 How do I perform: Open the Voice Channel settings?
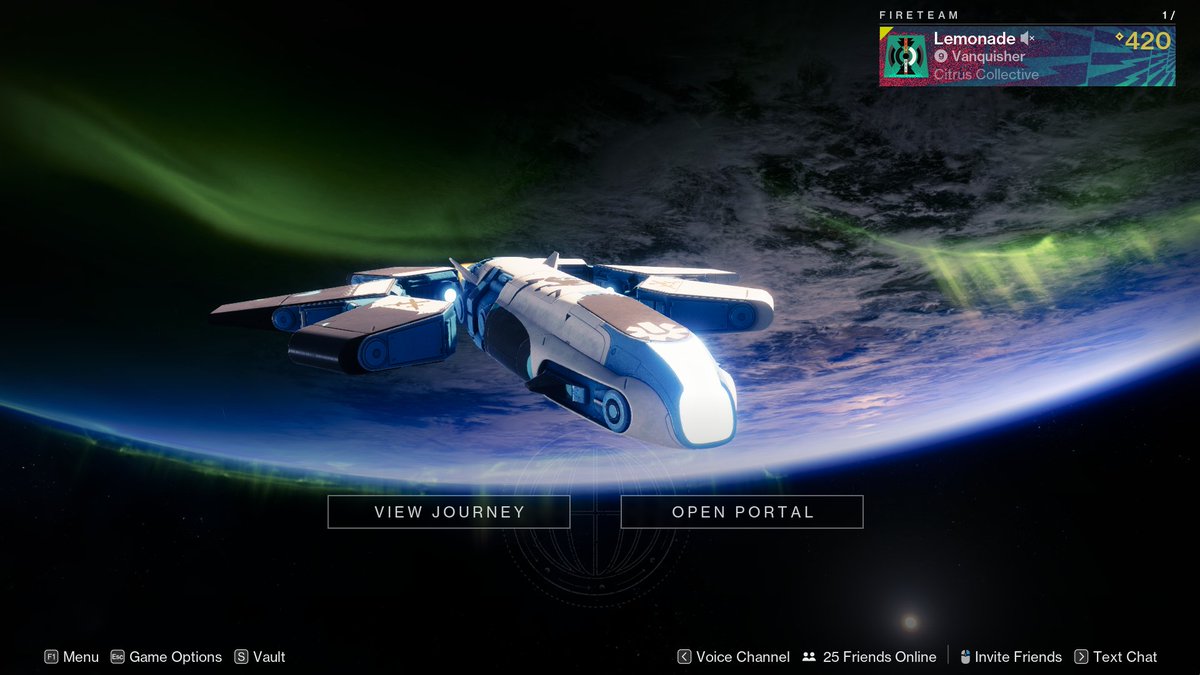click(733, 657)
